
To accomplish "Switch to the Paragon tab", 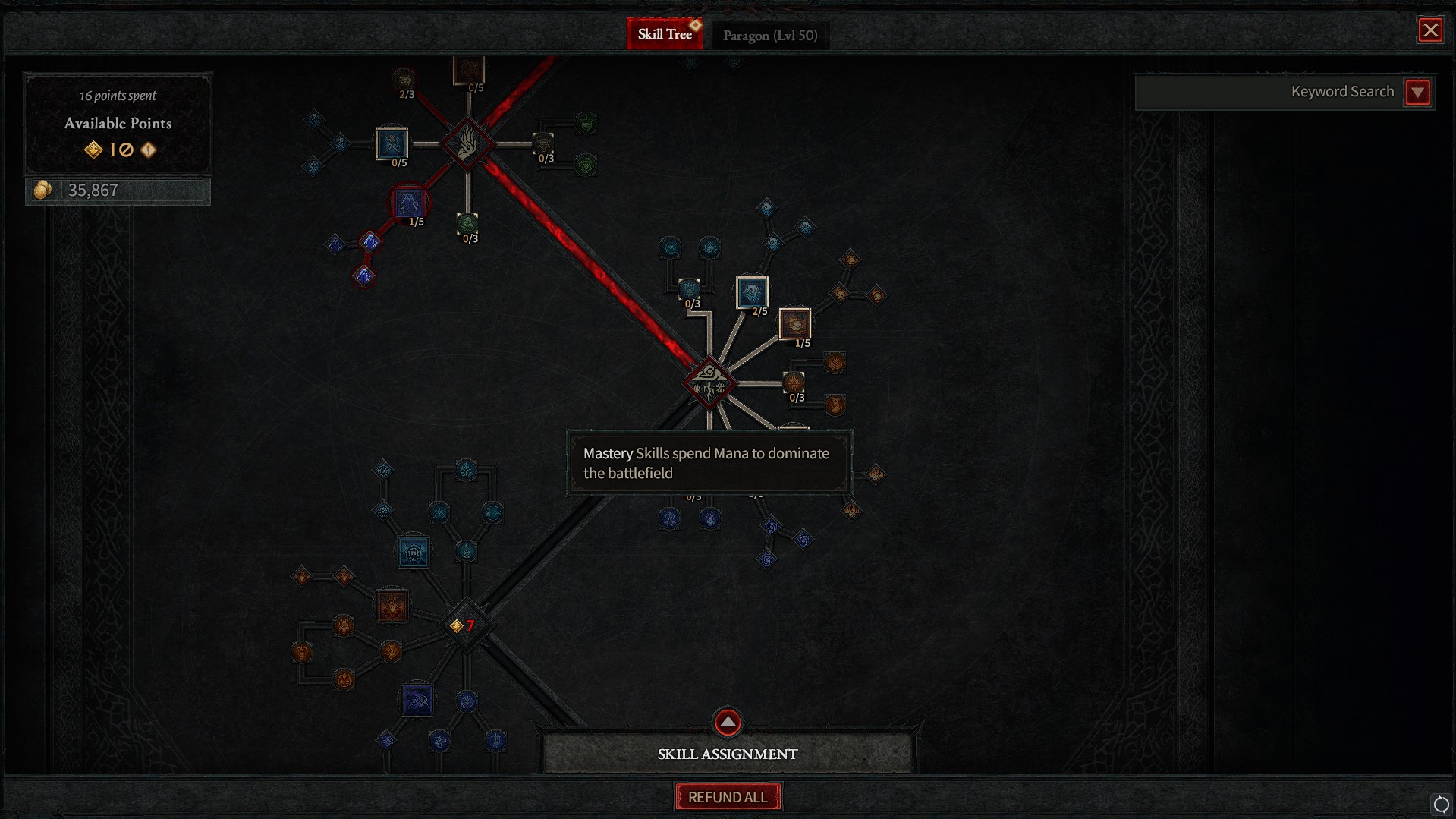I will 770,34.
